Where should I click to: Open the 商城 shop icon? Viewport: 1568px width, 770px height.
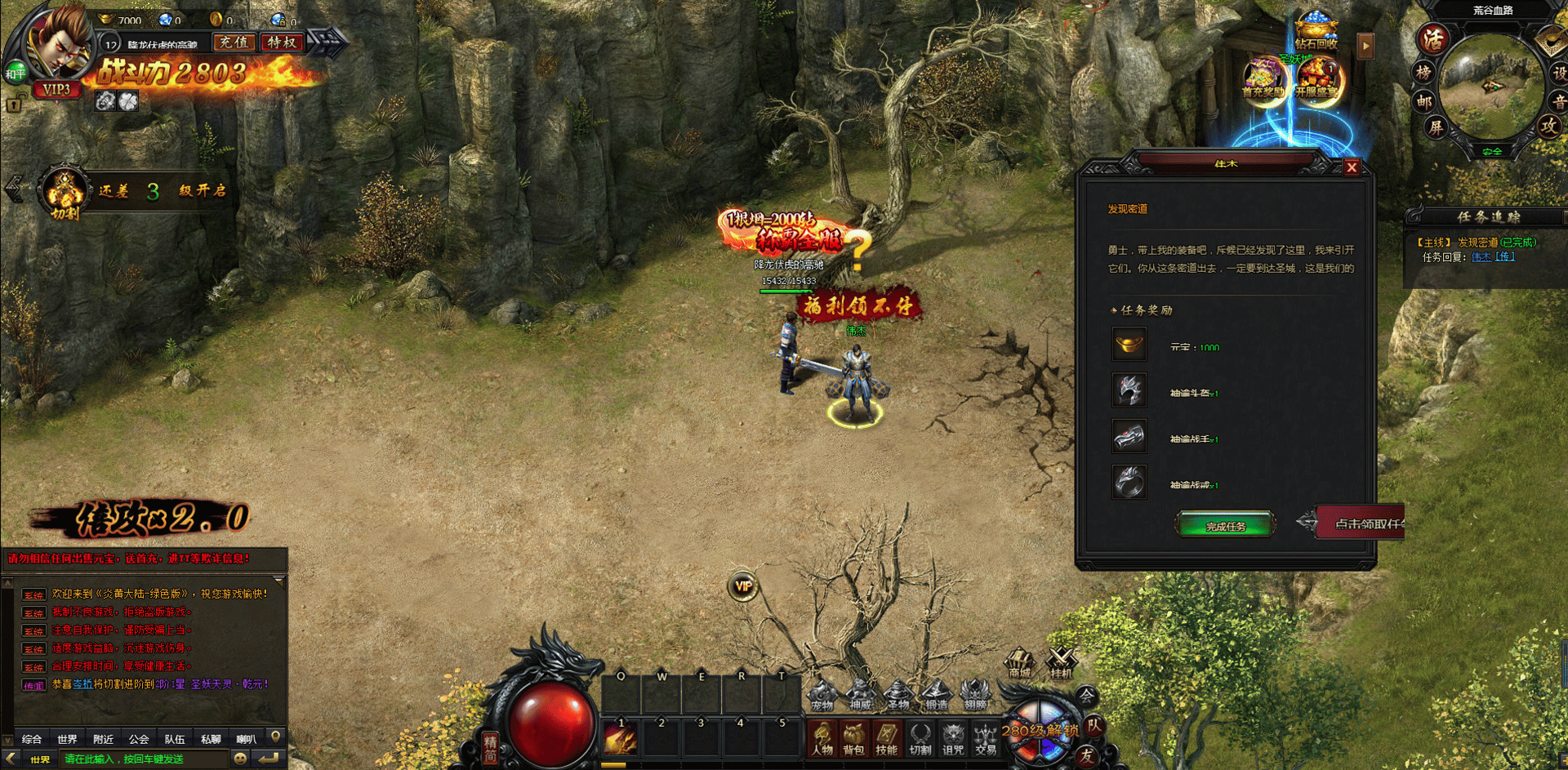[x=1020, y=662]
